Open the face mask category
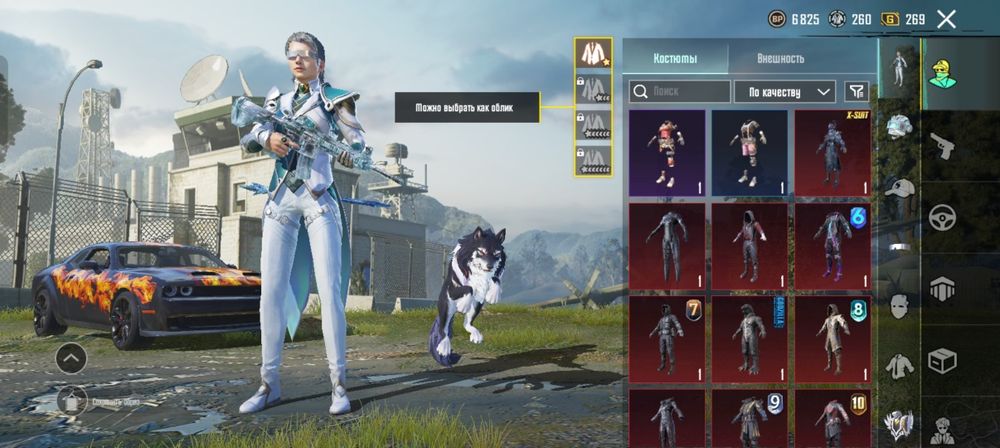Viewport: 1000px width, 448px height. (x=900, y=306)
